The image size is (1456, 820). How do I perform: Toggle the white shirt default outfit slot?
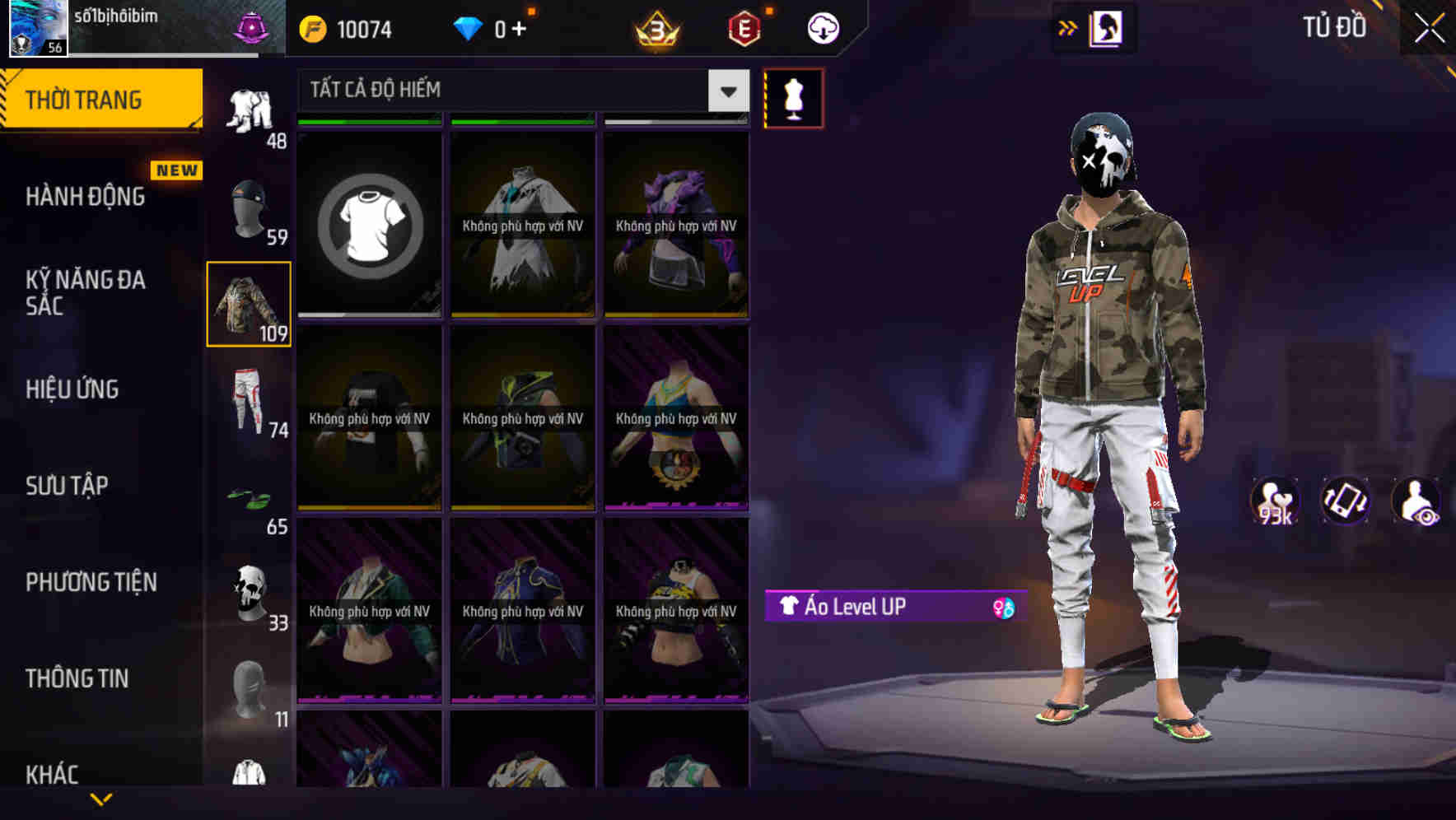coord(369,223)
